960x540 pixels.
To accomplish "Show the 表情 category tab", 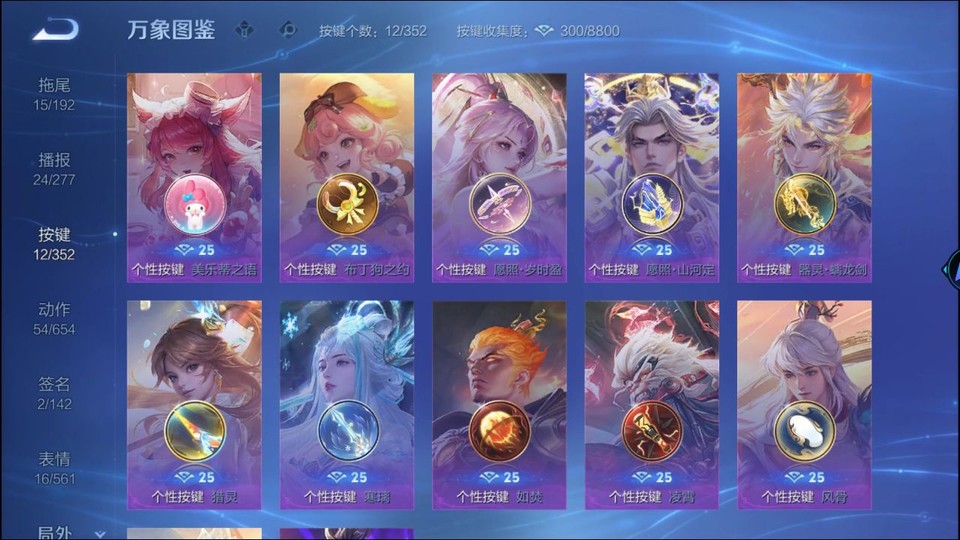I will (x=55, y=468).
